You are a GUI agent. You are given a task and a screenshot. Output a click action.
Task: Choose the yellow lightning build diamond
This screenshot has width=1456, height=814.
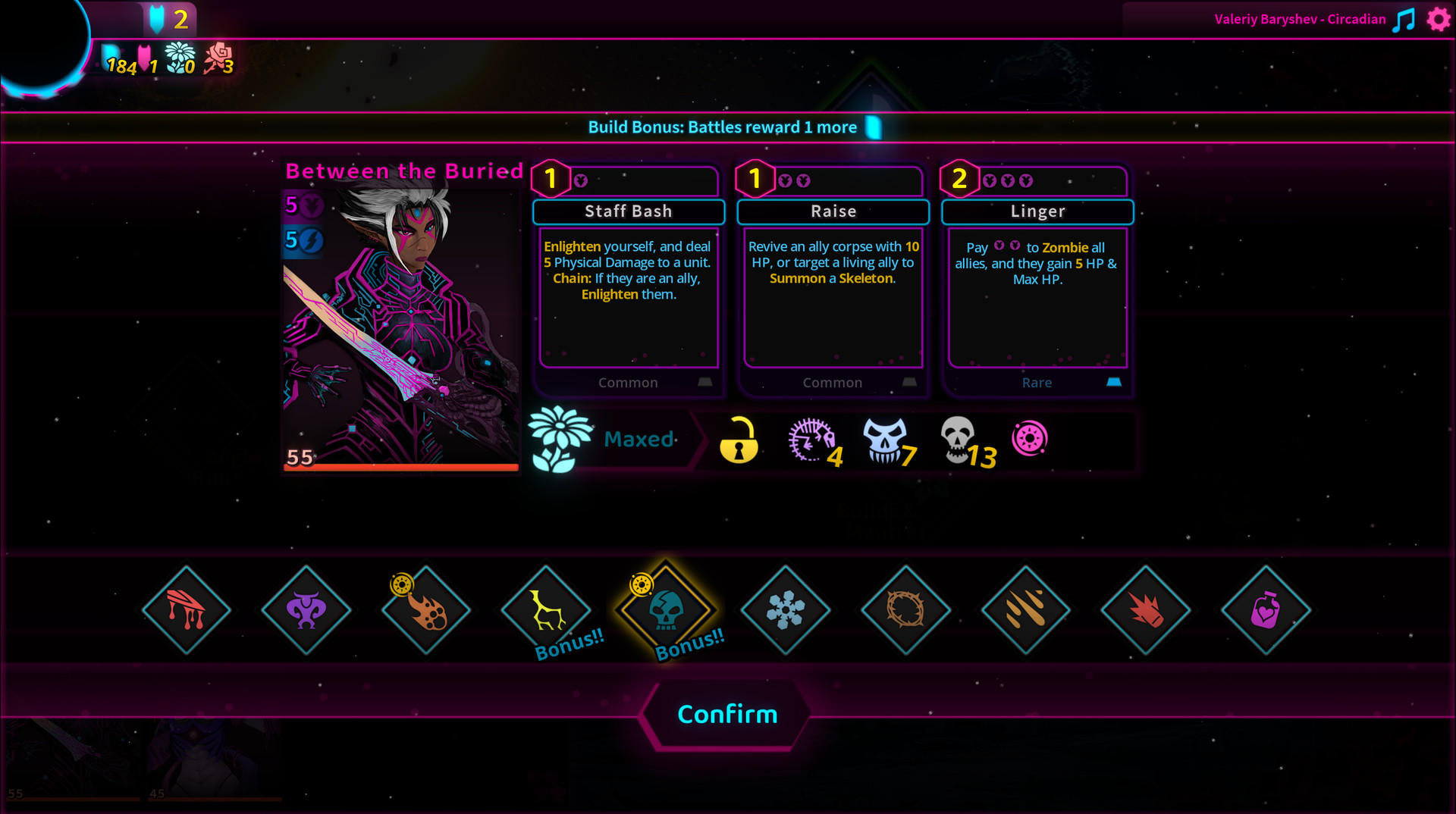(x=546, y=610)
